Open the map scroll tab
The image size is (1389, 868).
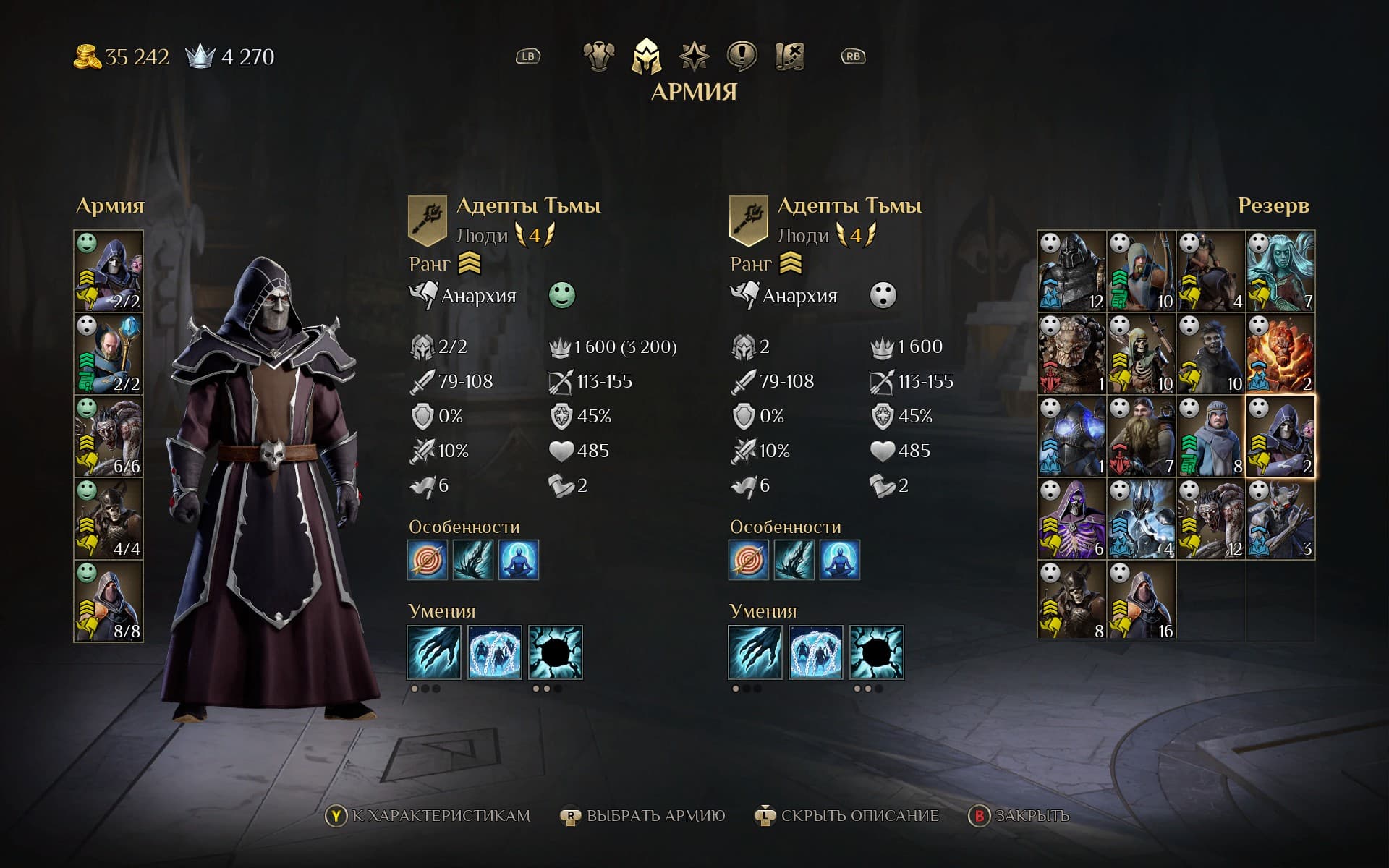(789, 56)
